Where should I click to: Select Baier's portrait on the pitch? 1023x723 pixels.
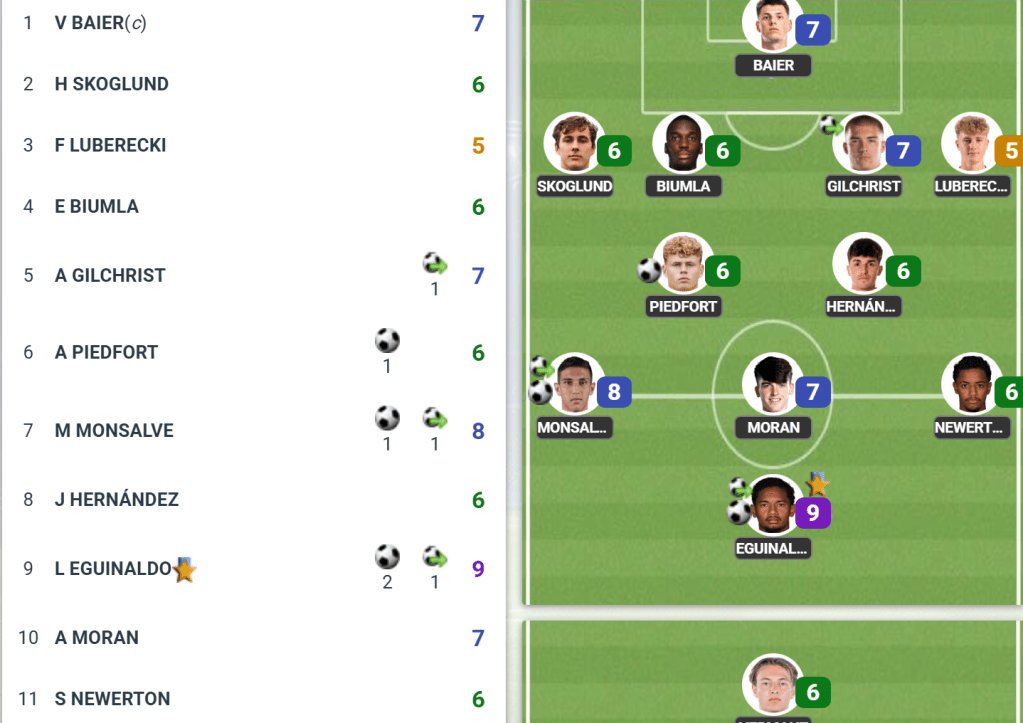point(773,24)
